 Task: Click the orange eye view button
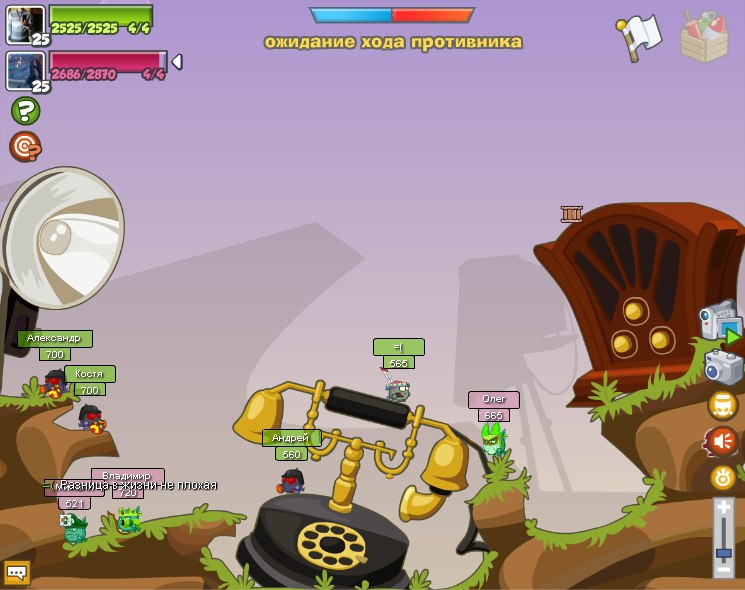pyautogui.click(x=723, y=477)
